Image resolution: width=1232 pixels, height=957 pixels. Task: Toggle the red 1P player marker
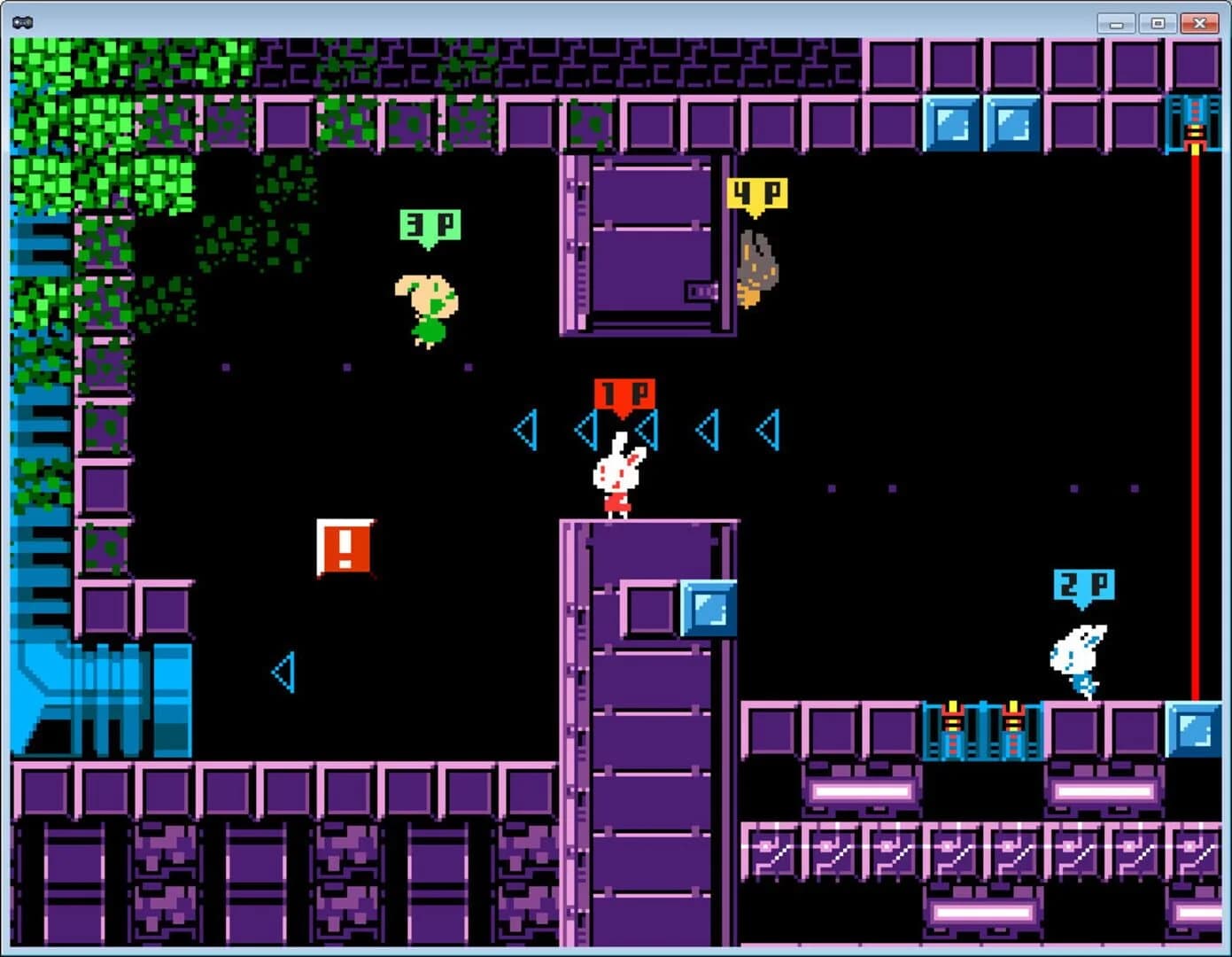pos(624,393)
